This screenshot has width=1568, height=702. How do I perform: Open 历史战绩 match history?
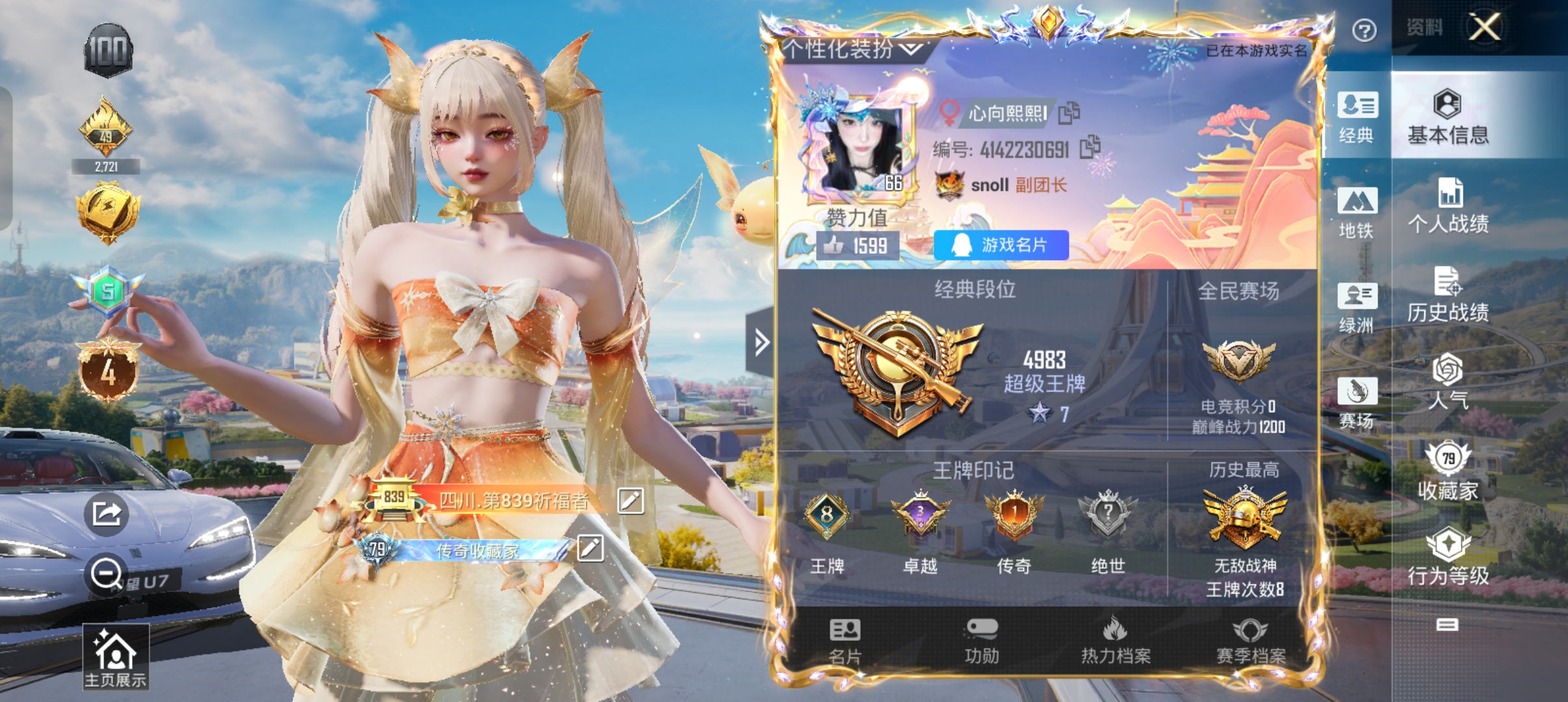(1448, 295)
